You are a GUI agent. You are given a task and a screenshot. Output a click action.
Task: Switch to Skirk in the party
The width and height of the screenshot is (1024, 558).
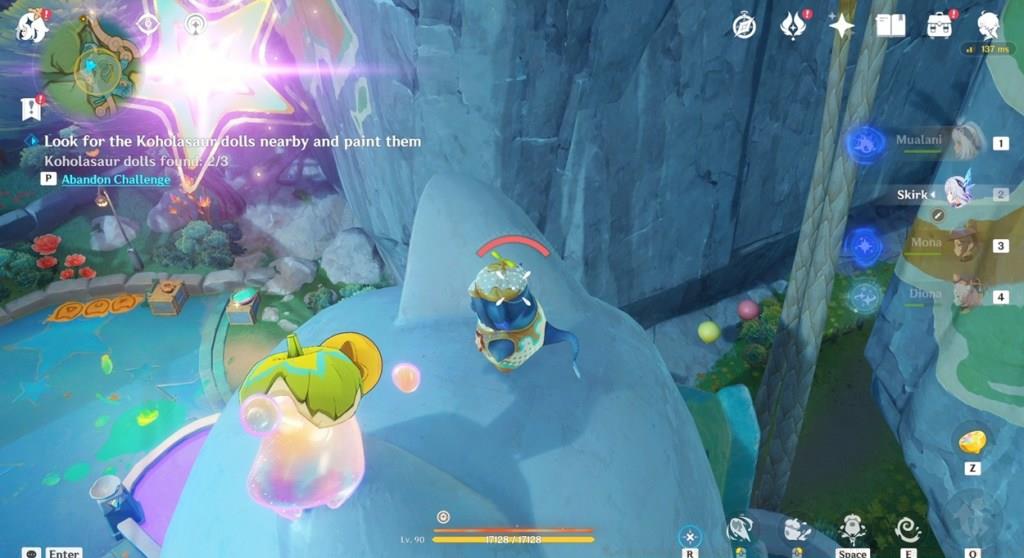tap(960, 193)
